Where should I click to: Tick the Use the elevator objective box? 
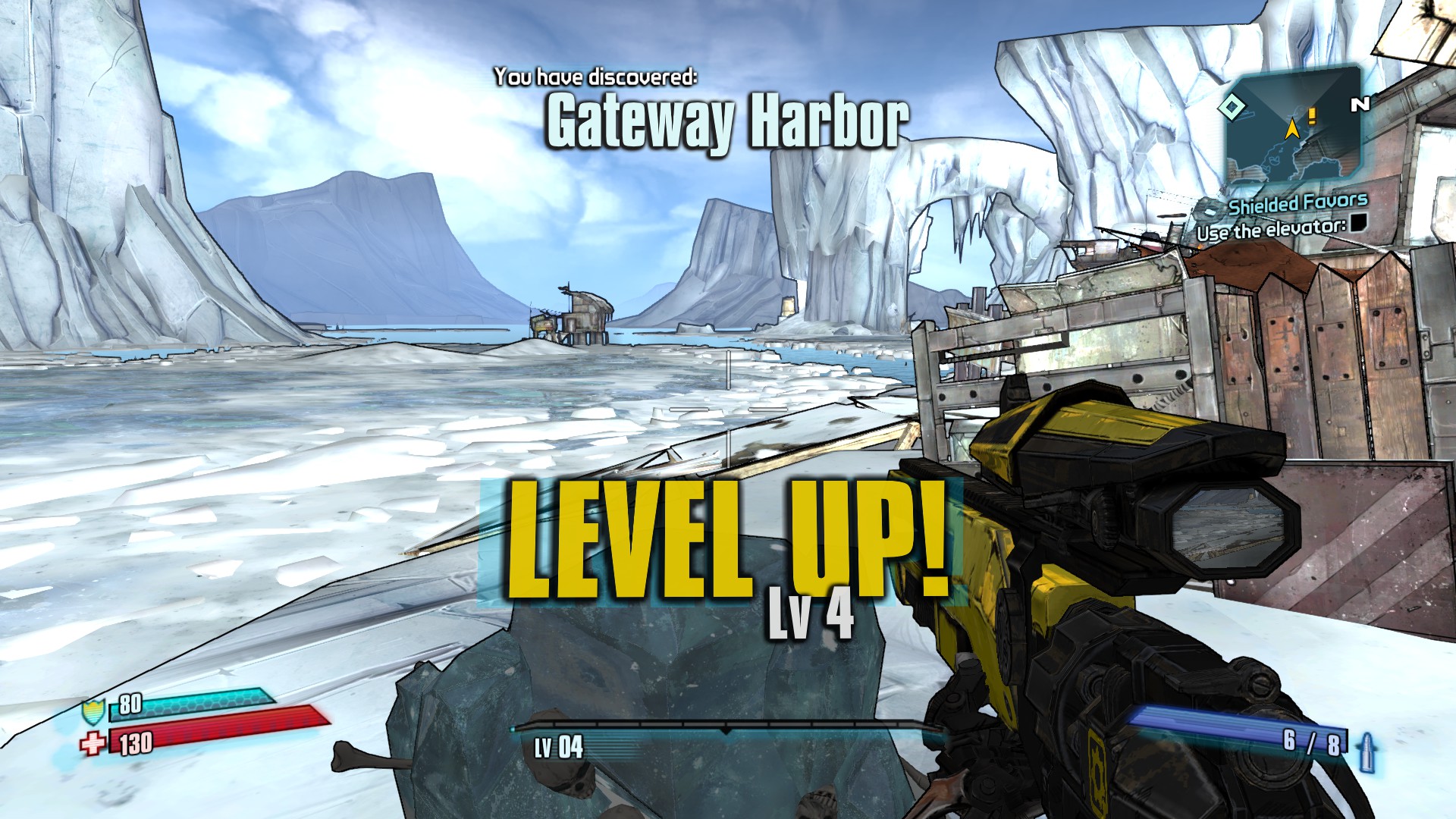[1357, 222]
